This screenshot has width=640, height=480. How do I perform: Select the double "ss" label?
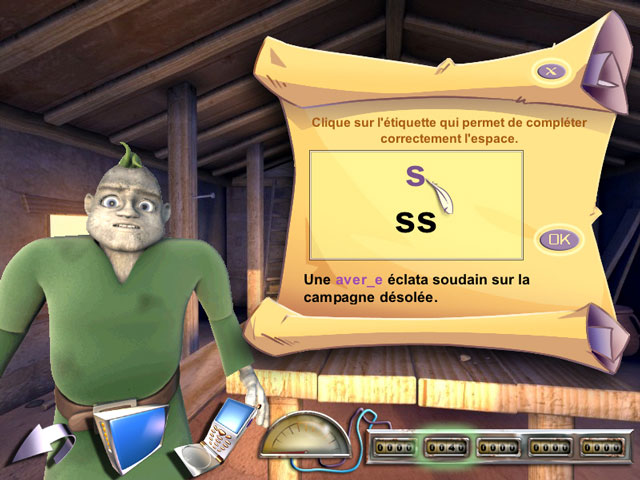coord(416,221)
